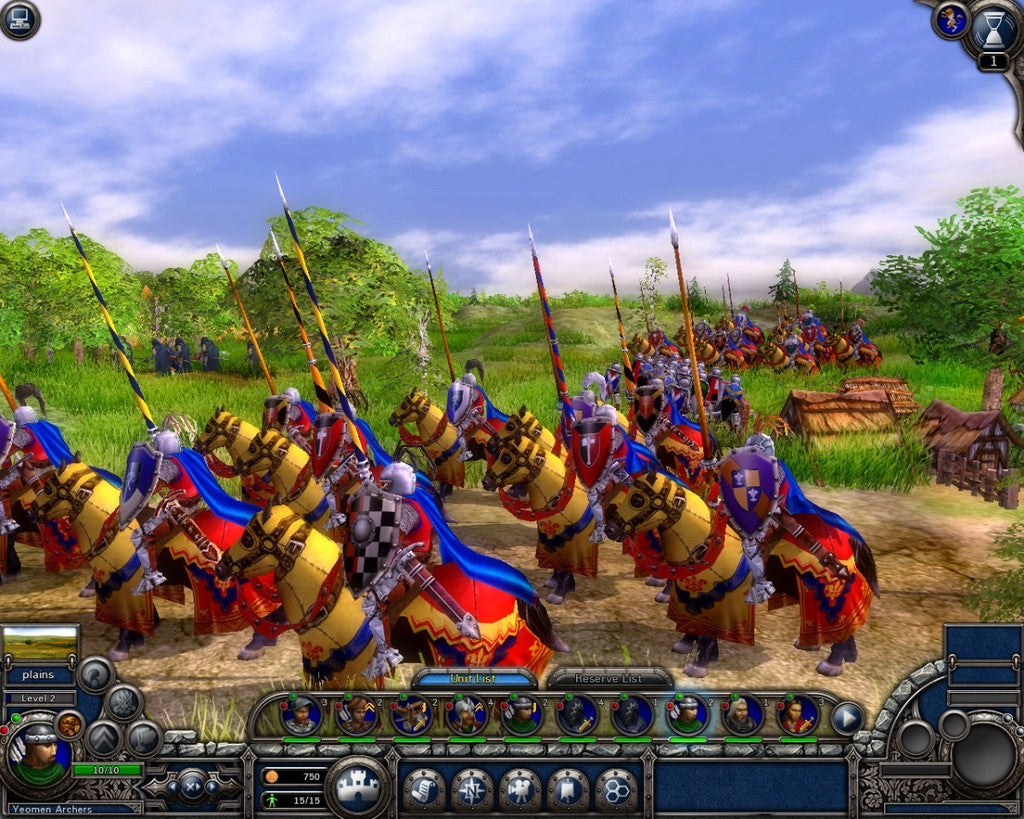
Task: Open the hourglass end turn button
Action: [993, 31]
